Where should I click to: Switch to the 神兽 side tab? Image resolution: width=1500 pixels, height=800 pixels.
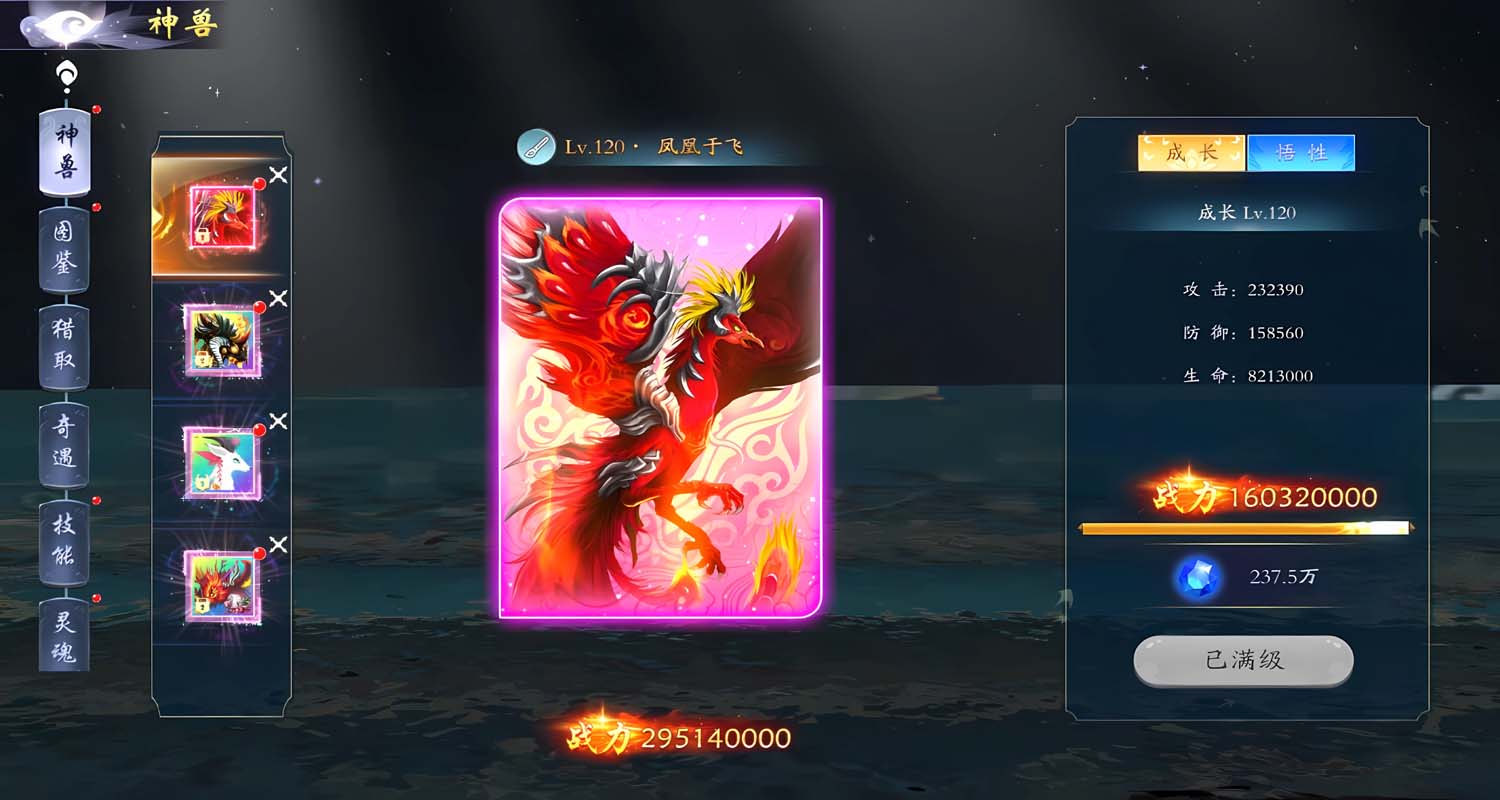[65, 152]
